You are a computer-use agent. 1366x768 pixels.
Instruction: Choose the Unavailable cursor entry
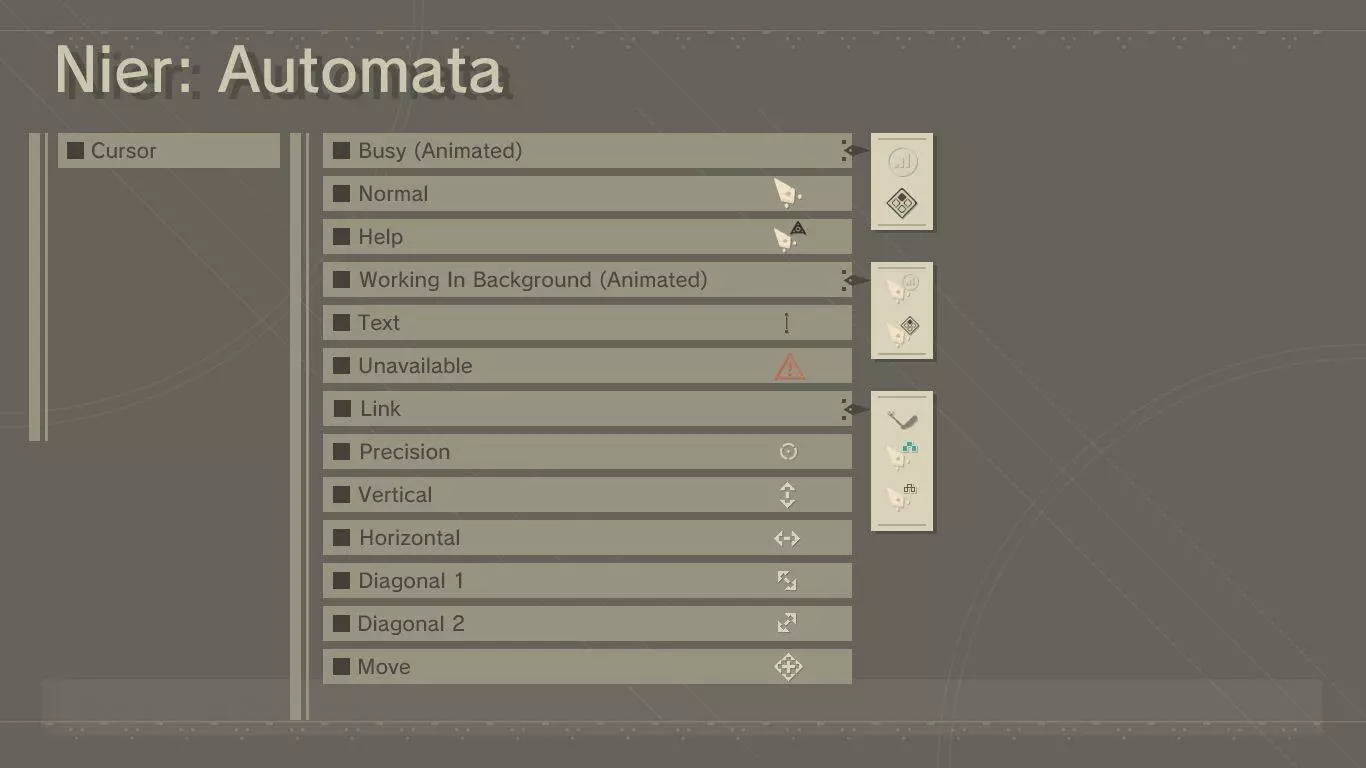pos(586,366)
